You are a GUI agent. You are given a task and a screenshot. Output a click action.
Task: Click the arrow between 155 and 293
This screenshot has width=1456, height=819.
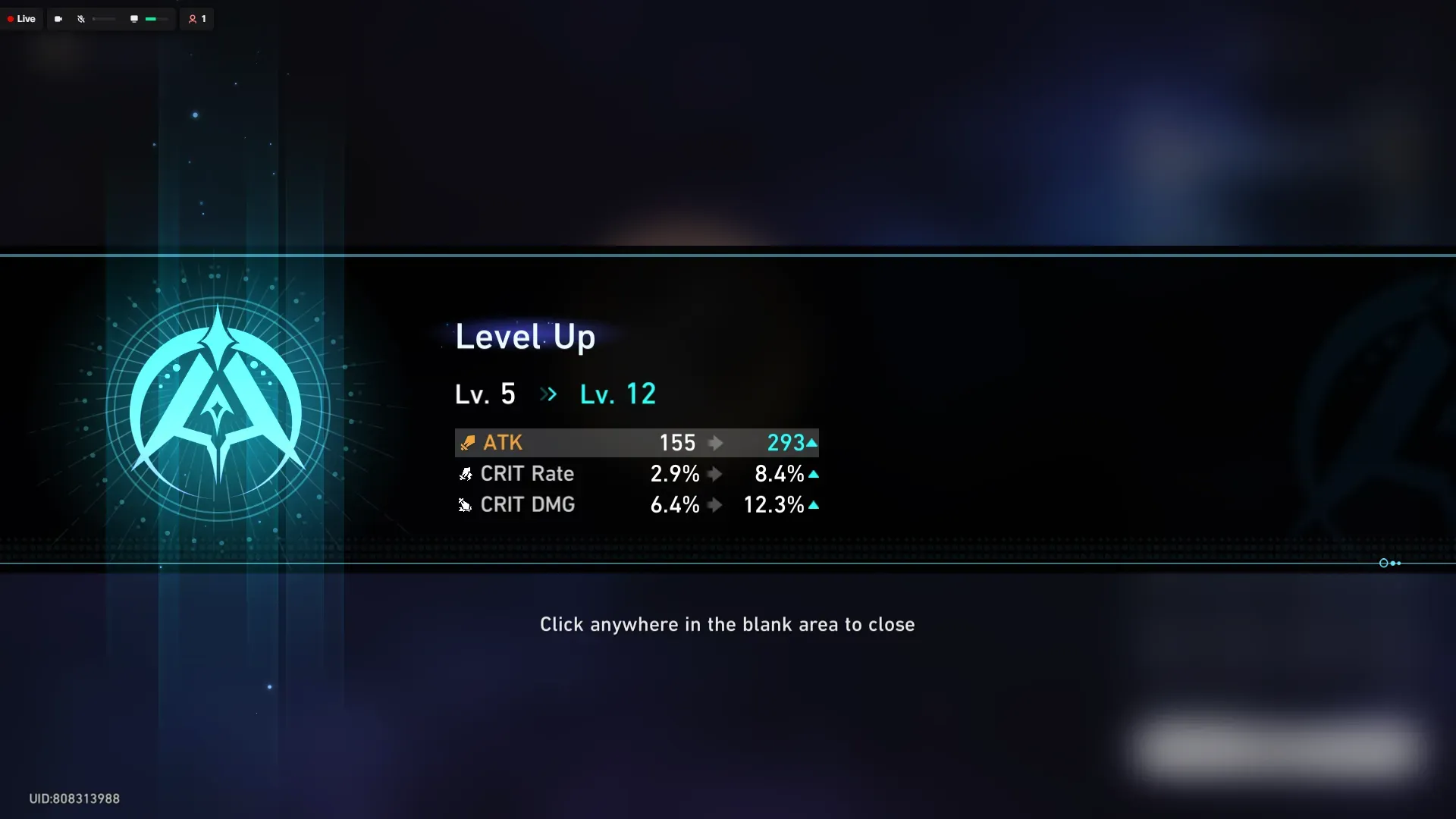[x=715, y=443]
